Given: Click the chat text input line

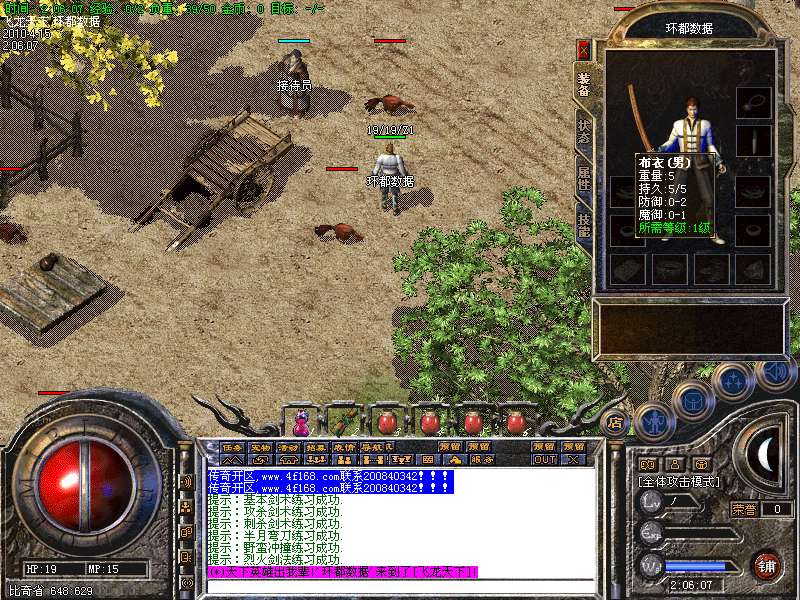Looking at the screenshot, I should (x=400, y=585).
